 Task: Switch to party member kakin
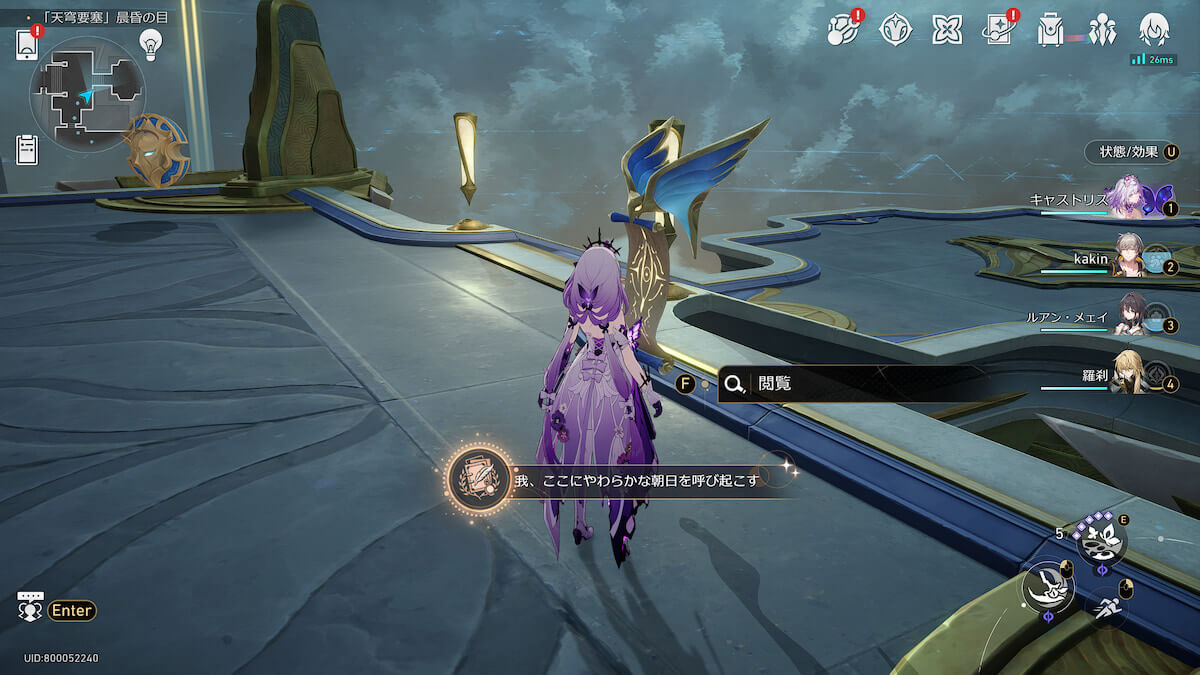(x=1129, y=259)
